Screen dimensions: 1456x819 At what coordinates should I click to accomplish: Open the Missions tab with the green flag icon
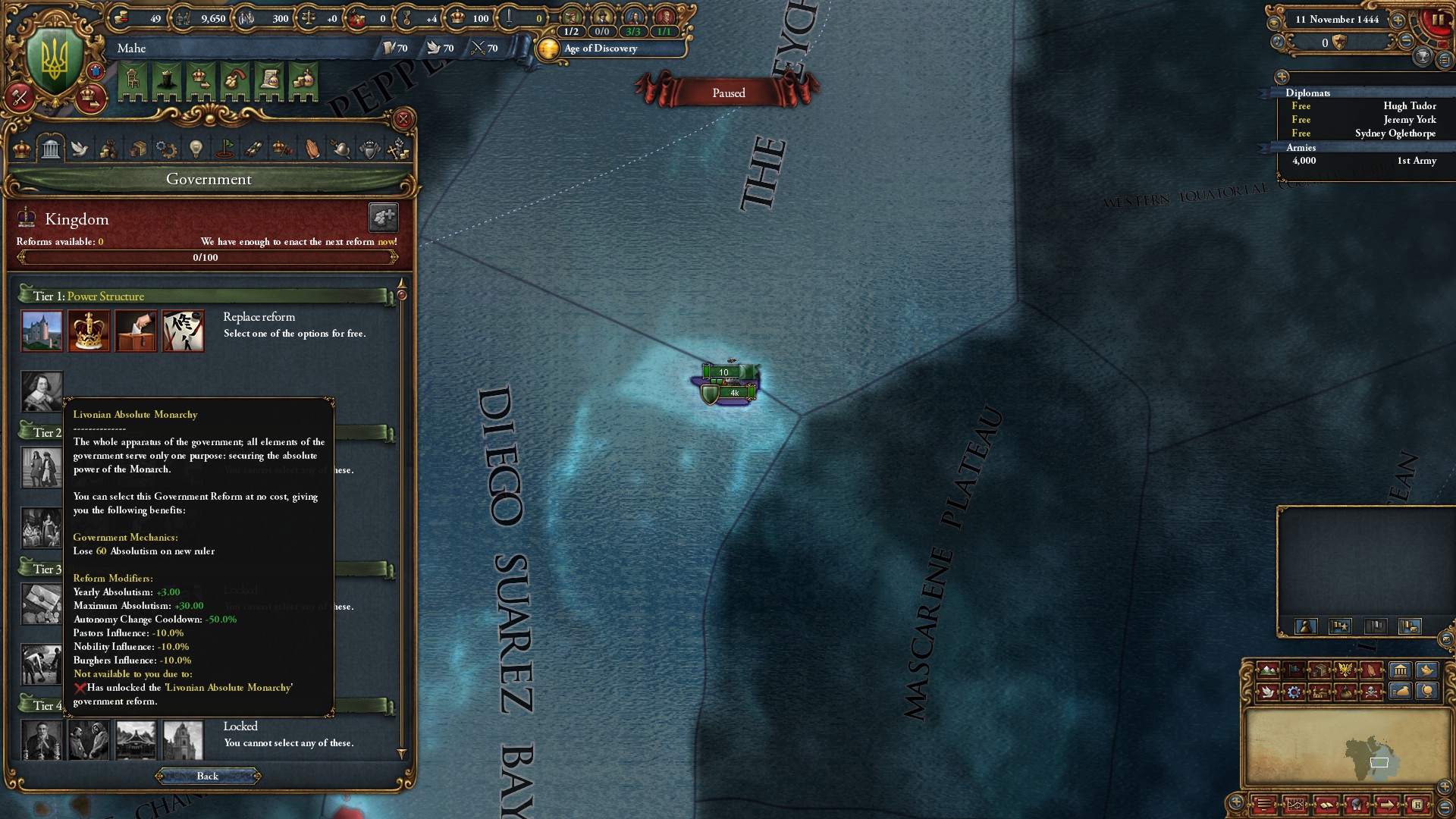(x=225, y=149)
